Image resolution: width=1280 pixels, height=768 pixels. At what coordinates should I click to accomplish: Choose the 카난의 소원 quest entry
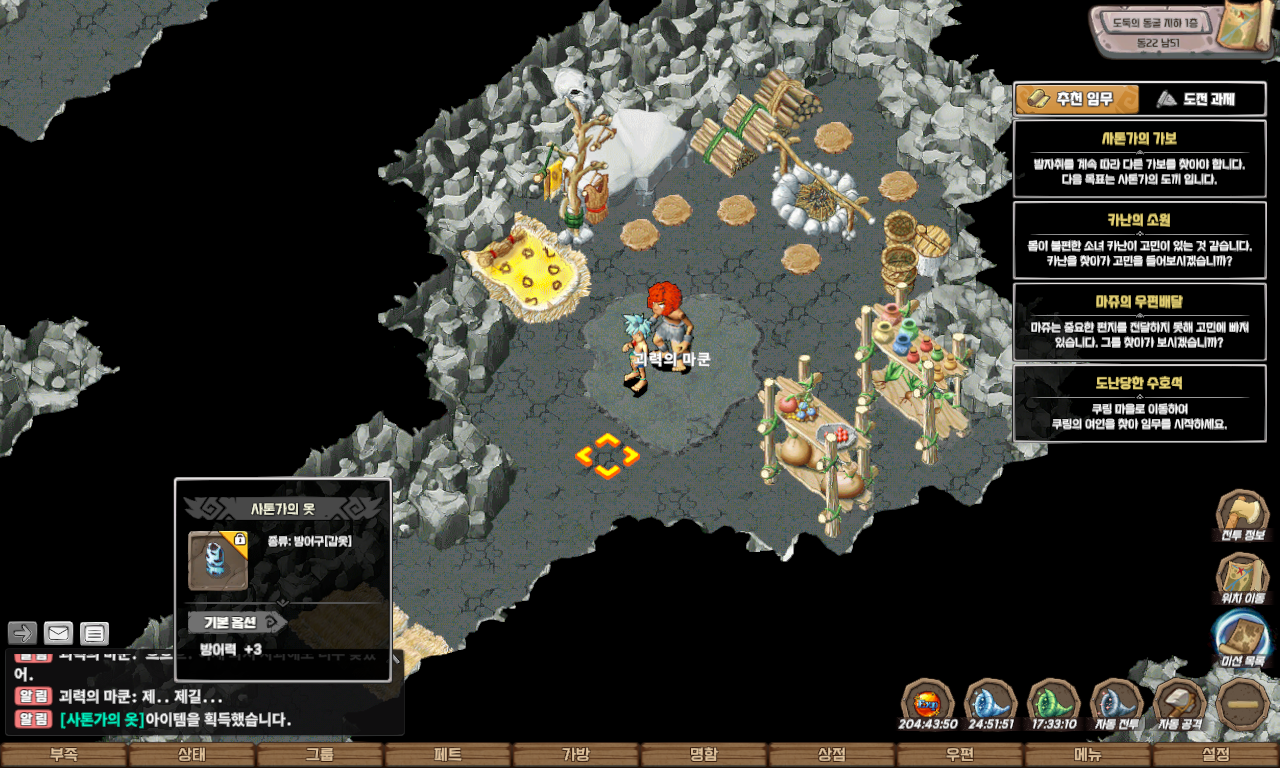coord(1139,240)
